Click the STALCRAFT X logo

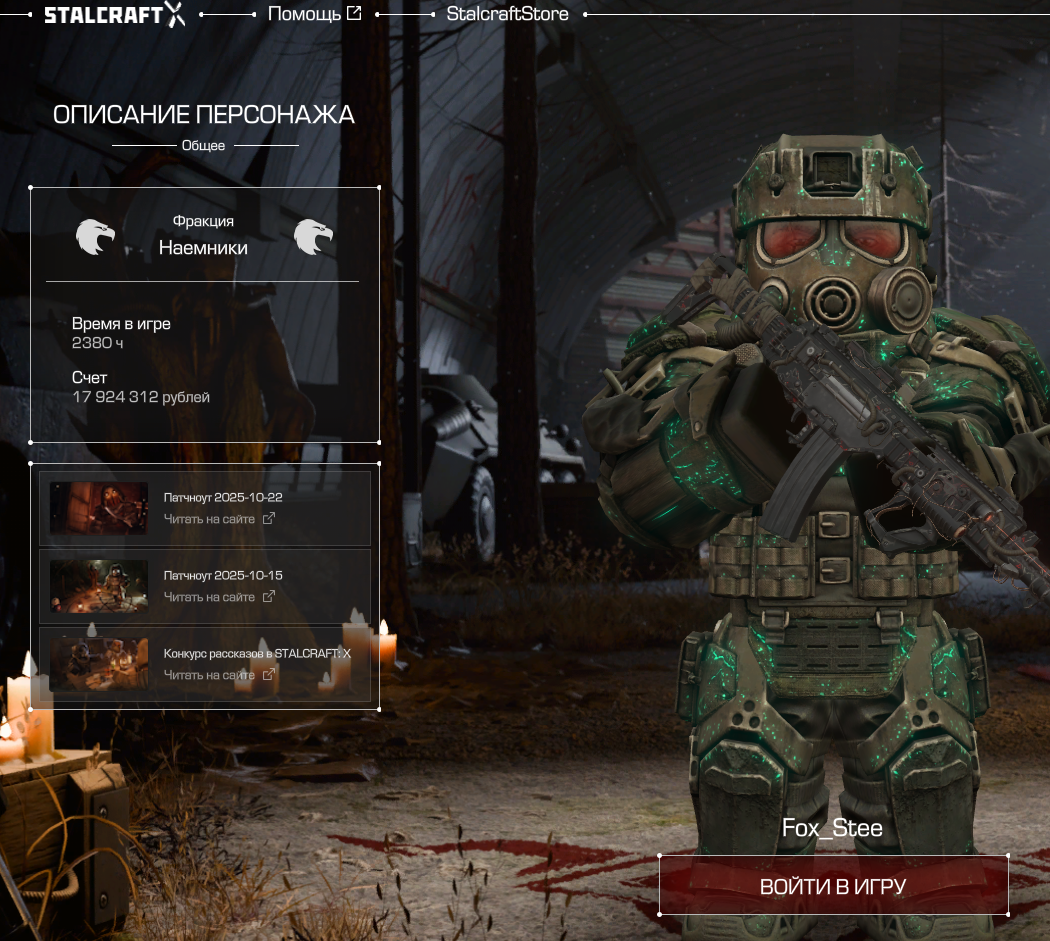click(114, 15)
